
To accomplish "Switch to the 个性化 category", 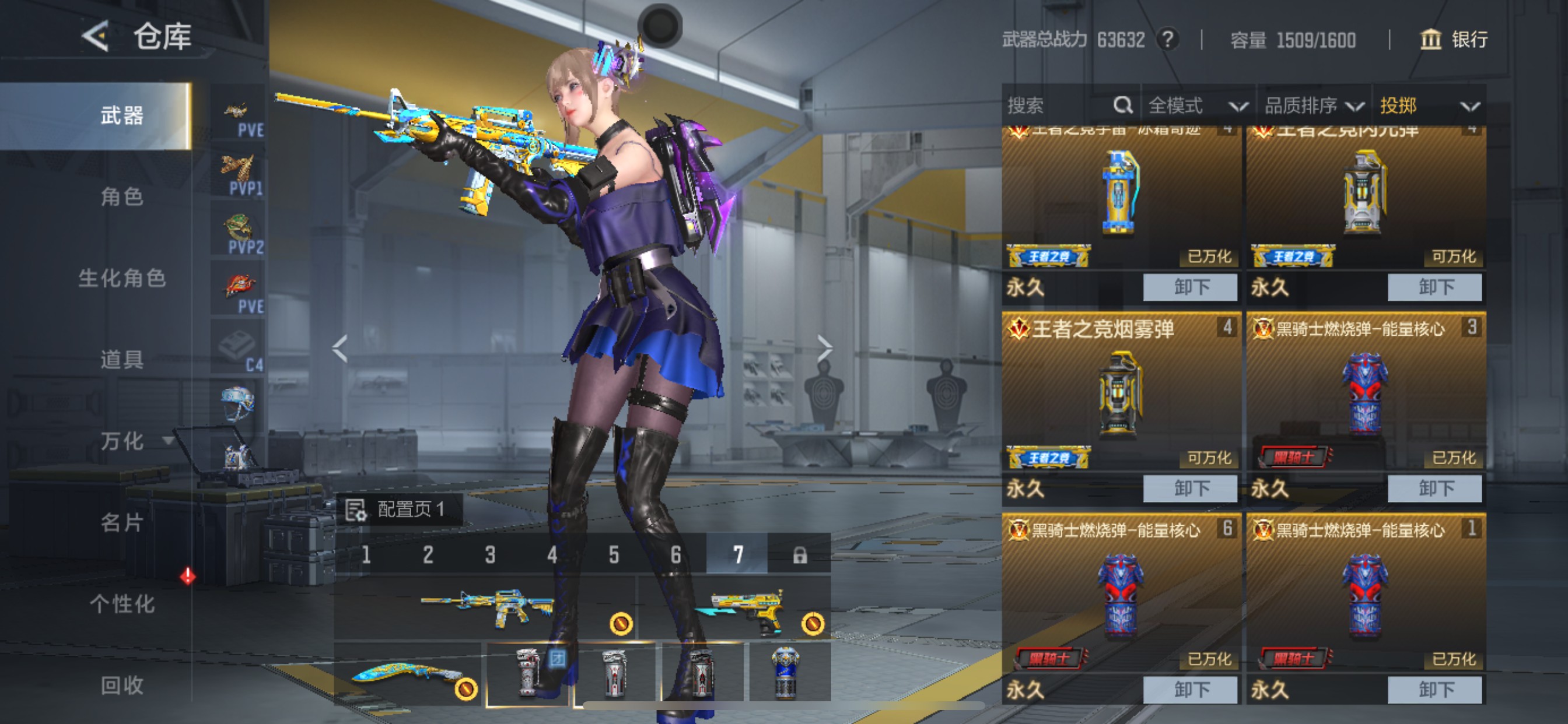I will [122, 603].
